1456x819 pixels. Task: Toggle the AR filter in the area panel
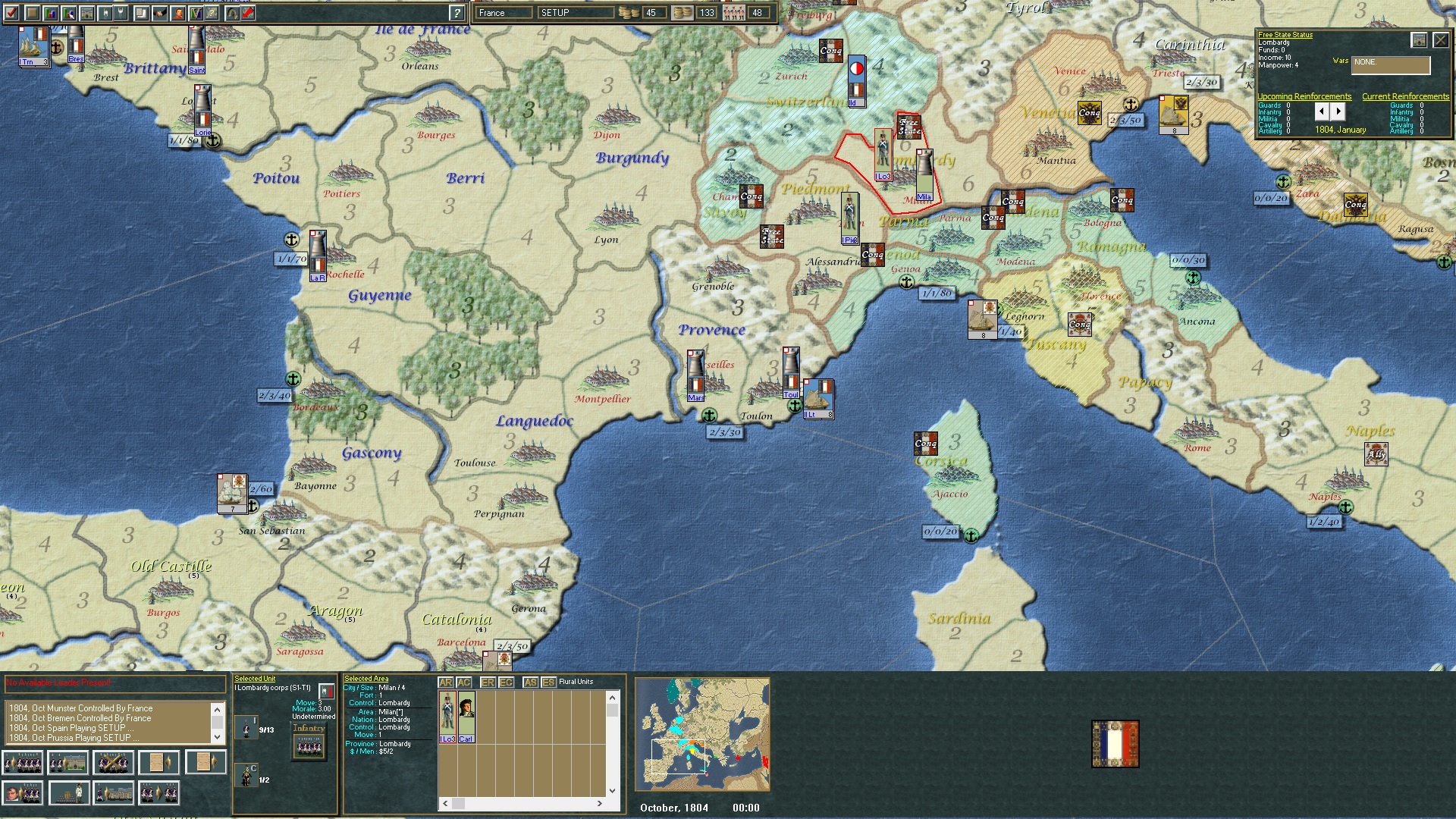point(445,682)
